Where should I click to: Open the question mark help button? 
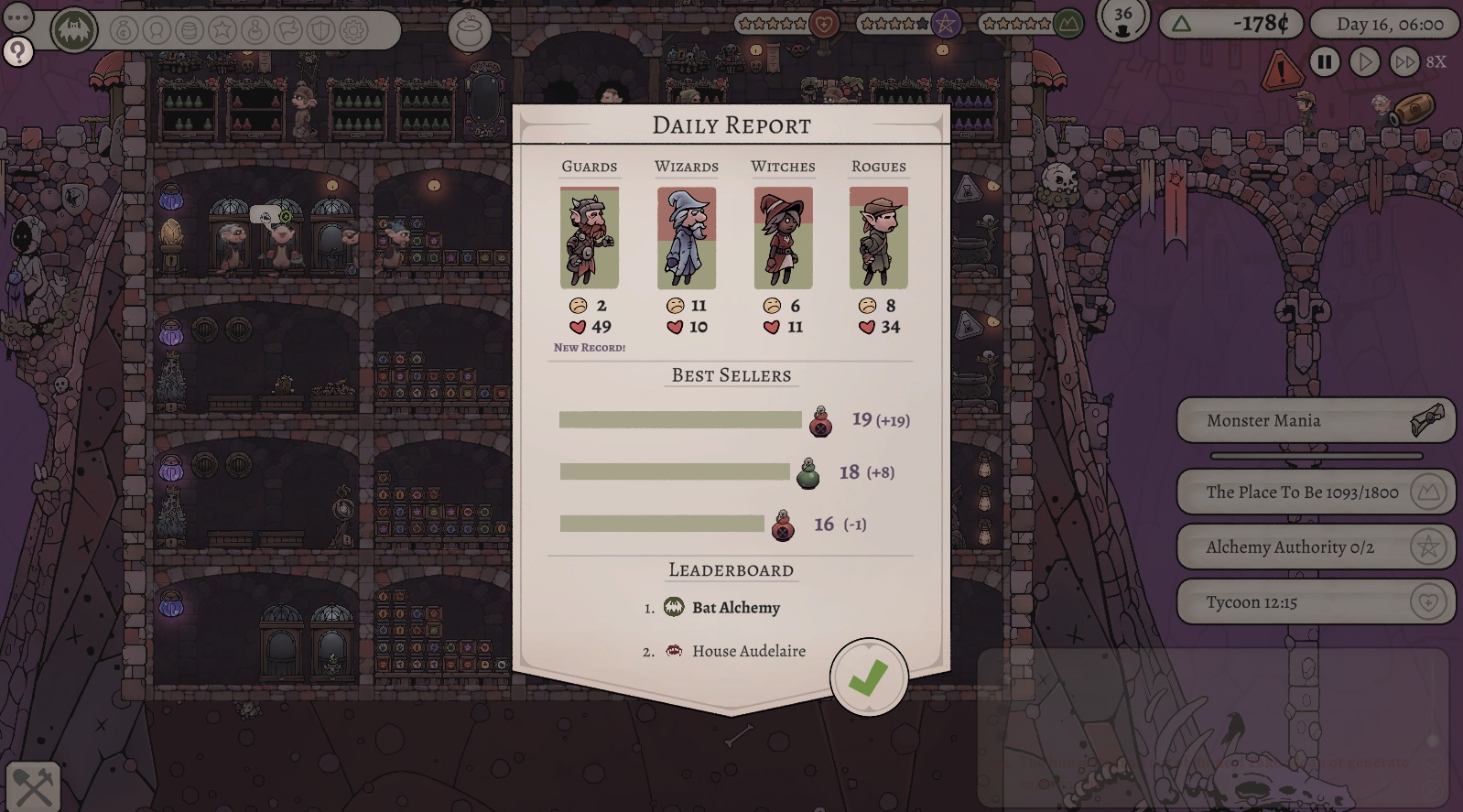[18, 52]
